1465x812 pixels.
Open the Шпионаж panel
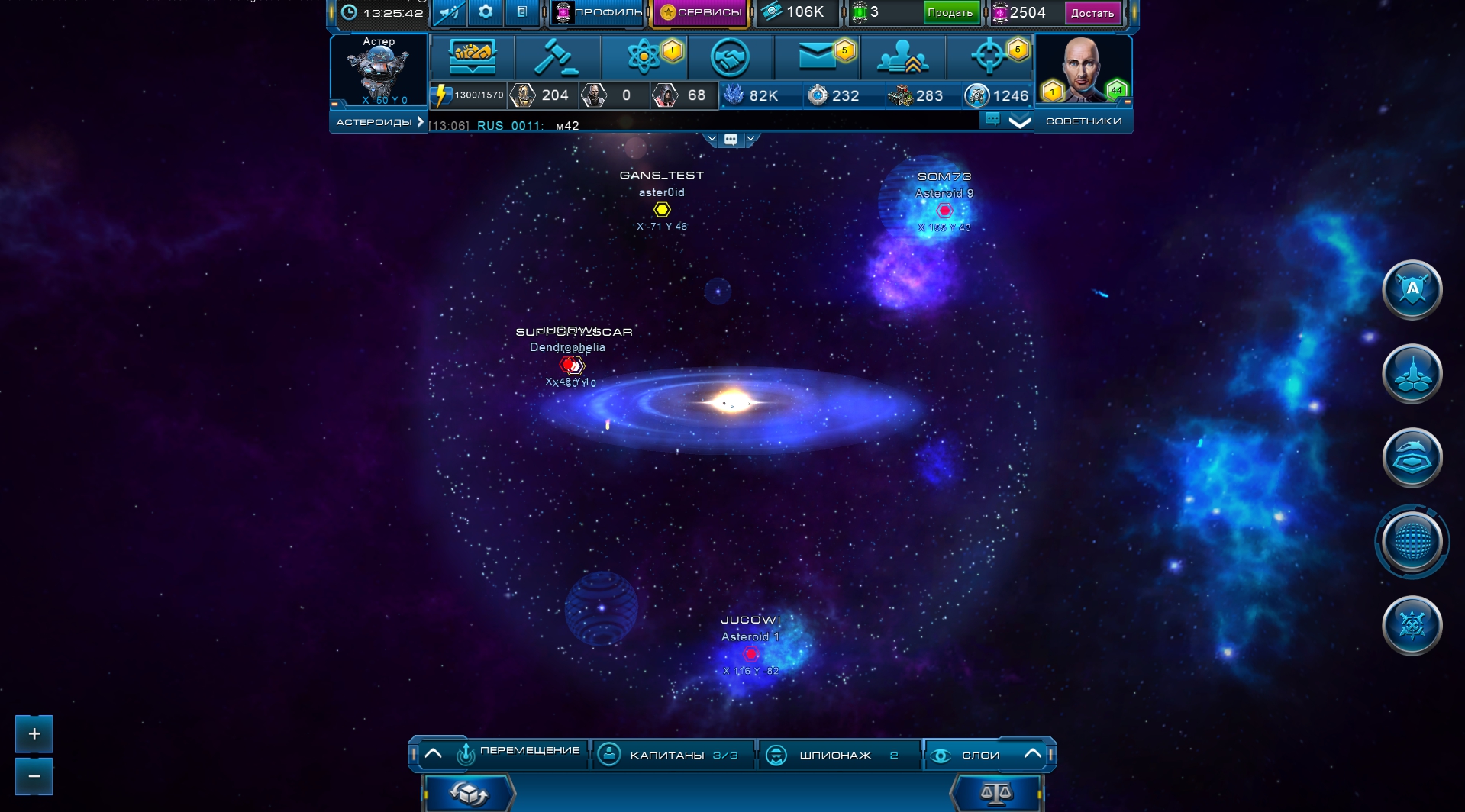click(x=837, y=755)
